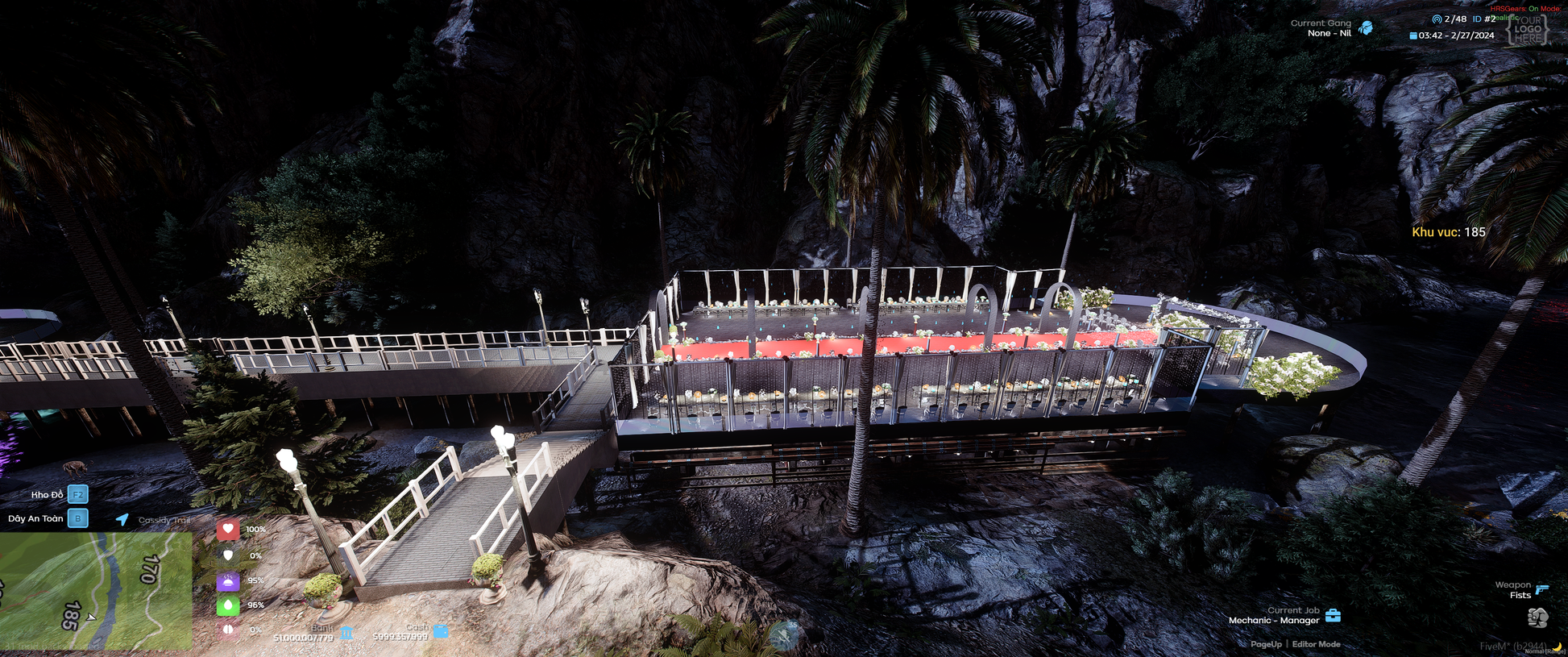Click the Current Gang bandana head icon
This screenshot has height=657, width=1568.
tap(1365, 28)
